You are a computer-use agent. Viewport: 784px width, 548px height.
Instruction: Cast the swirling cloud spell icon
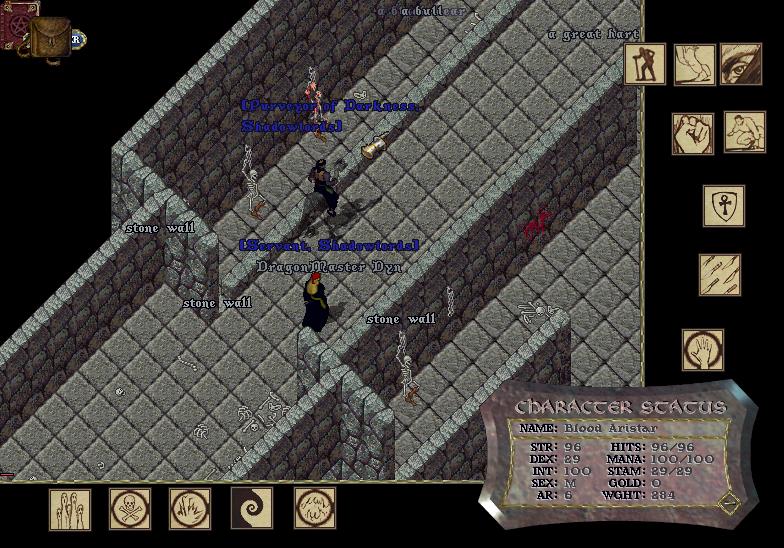tap(314, 509)
